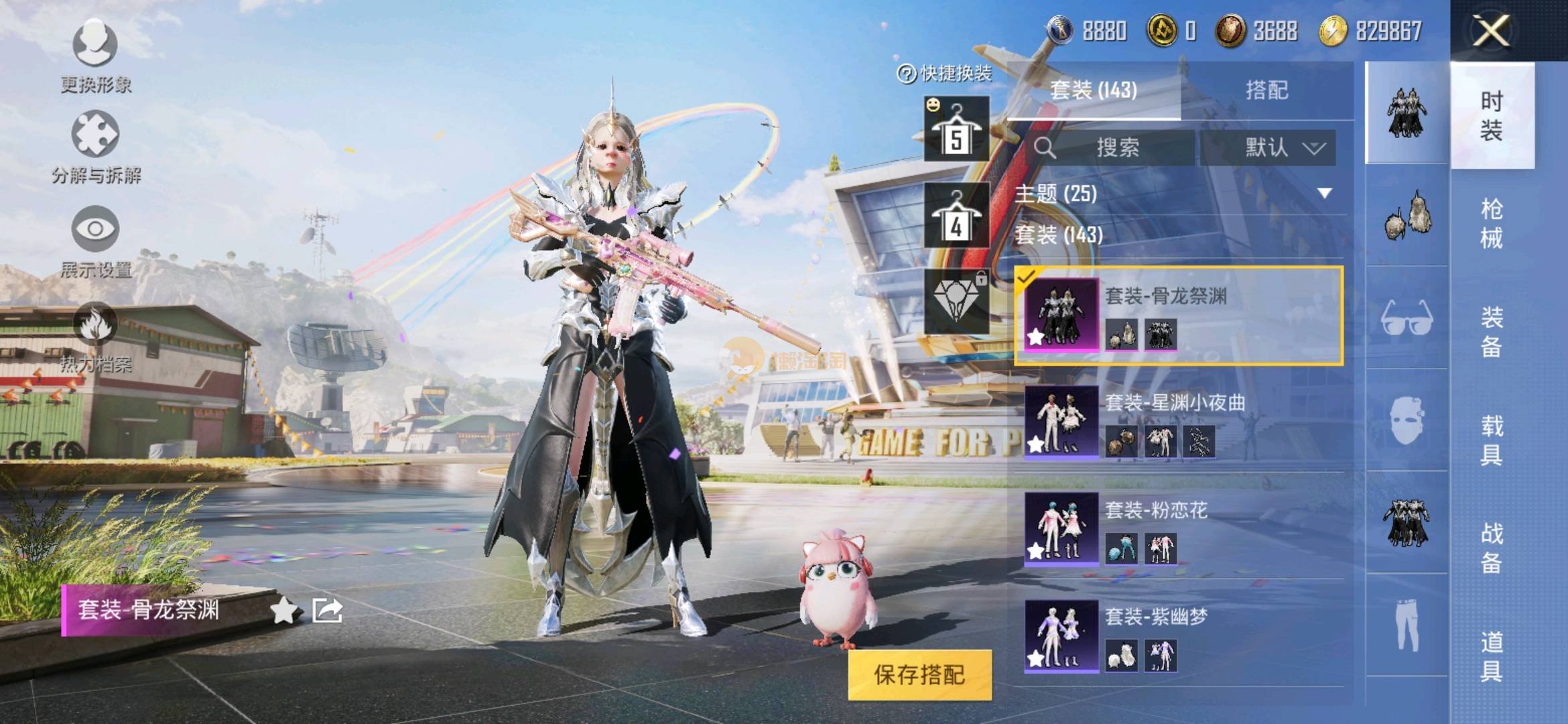Switch to quick outfit preset 5
This screenshot has width=1568, height=724.
(x=956, y=129)
